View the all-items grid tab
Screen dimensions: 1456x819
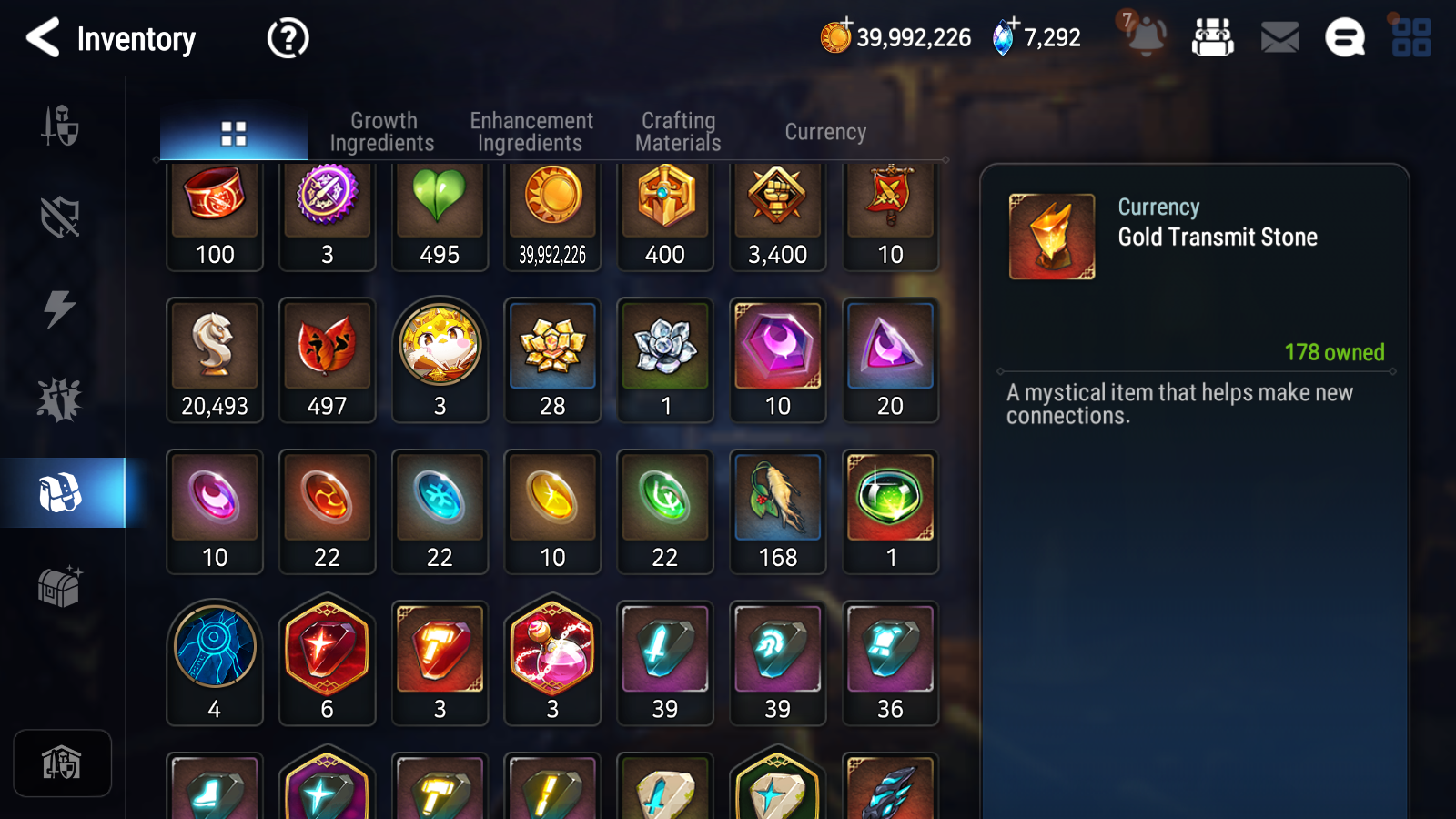(234, 134)
